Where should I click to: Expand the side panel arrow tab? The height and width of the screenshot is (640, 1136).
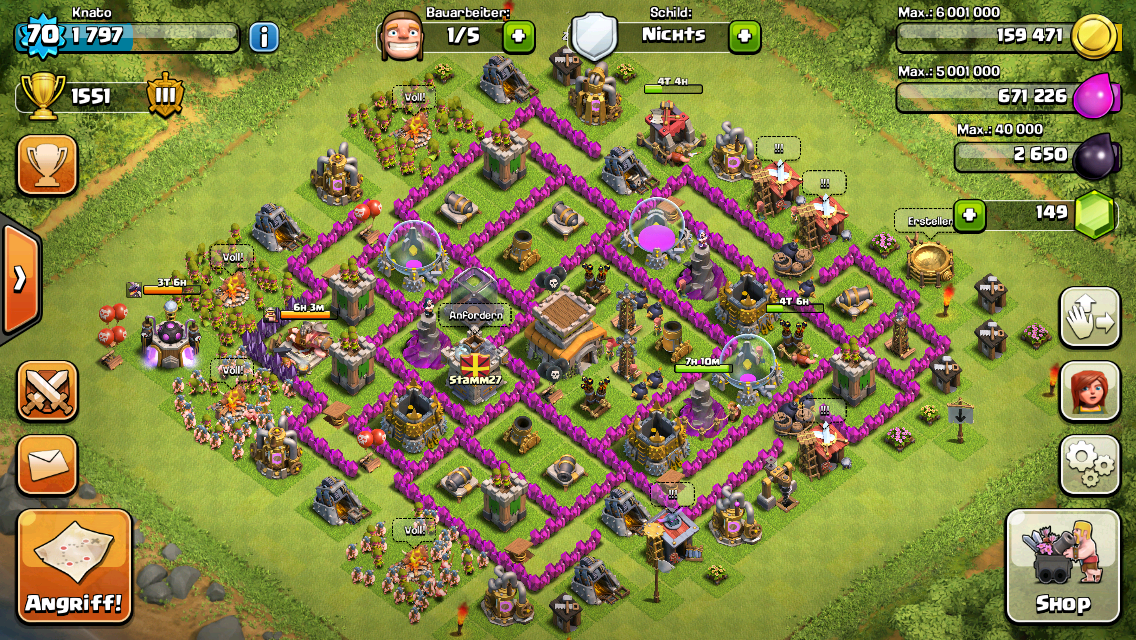19,278
